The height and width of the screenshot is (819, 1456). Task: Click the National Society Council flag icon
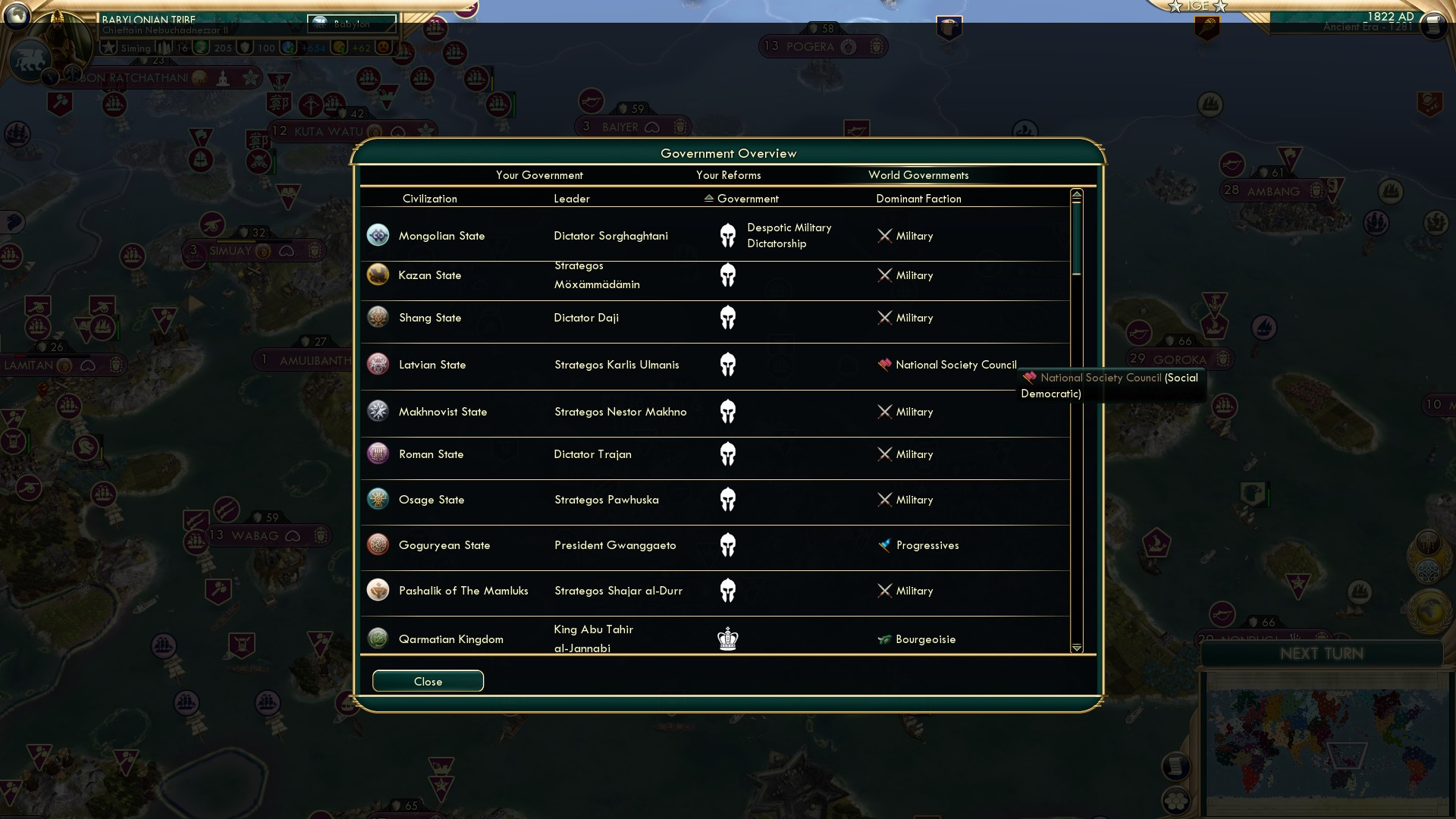pos(885,365)
